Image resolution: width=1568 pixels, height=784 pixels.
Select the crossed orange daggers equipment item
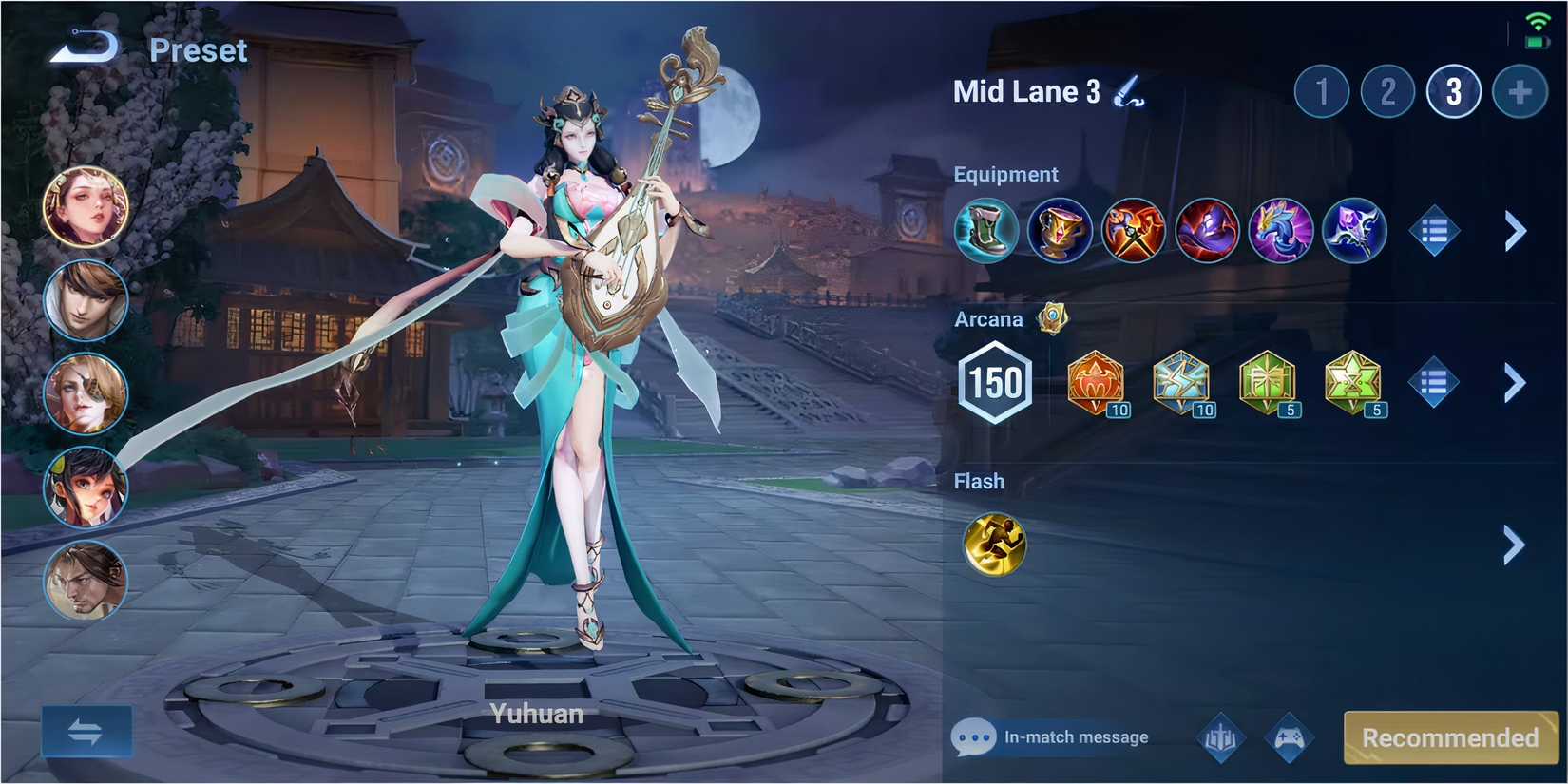point(1133,230)
